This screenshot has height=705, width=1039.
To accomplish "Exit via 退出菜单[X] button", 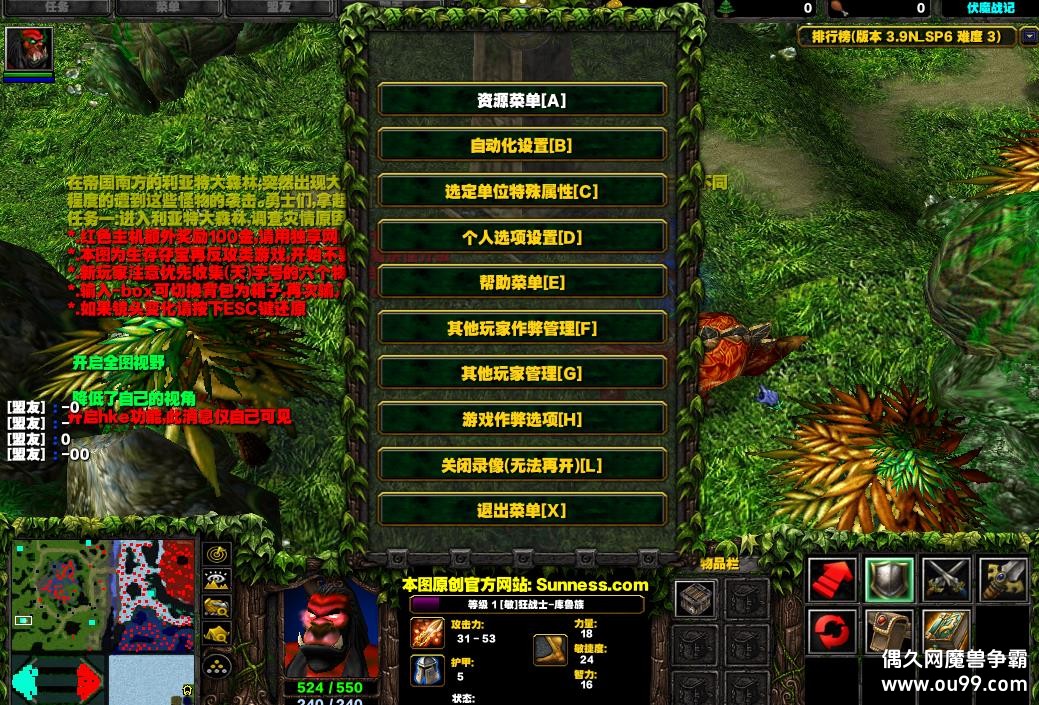I will pos(521,511).
